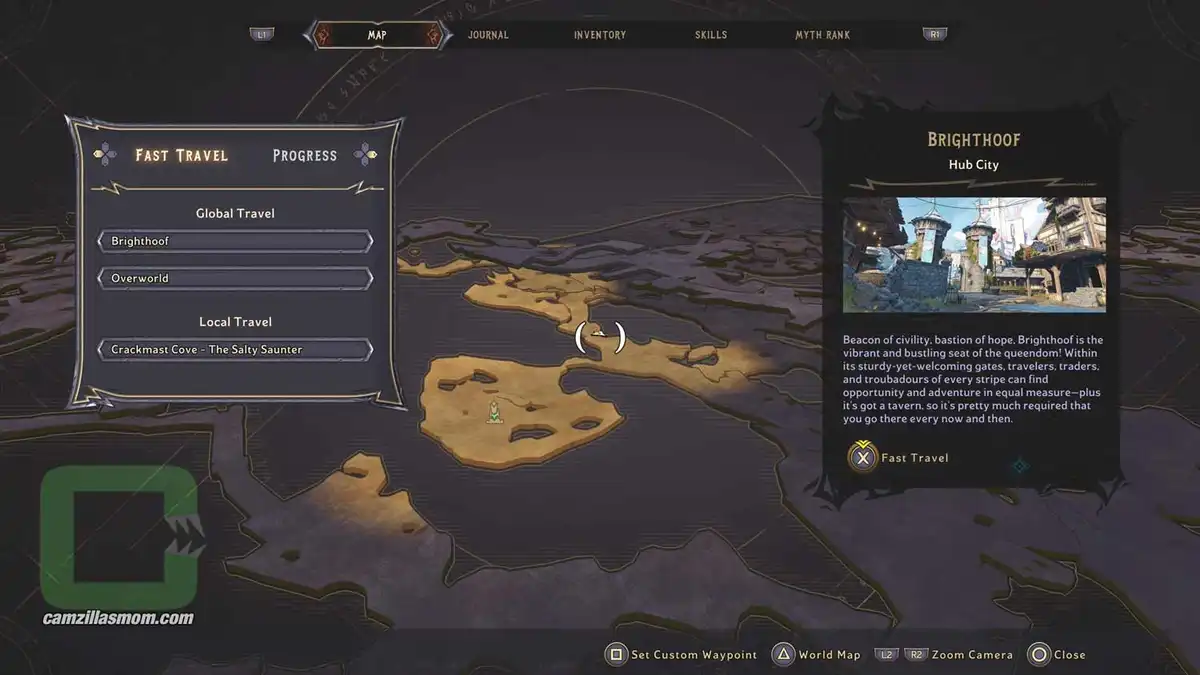Image resolution: width=1200 pixels, height=675 pixels.
Task: Click the Brighthoof hub city preview image
Action: point(974,254)
